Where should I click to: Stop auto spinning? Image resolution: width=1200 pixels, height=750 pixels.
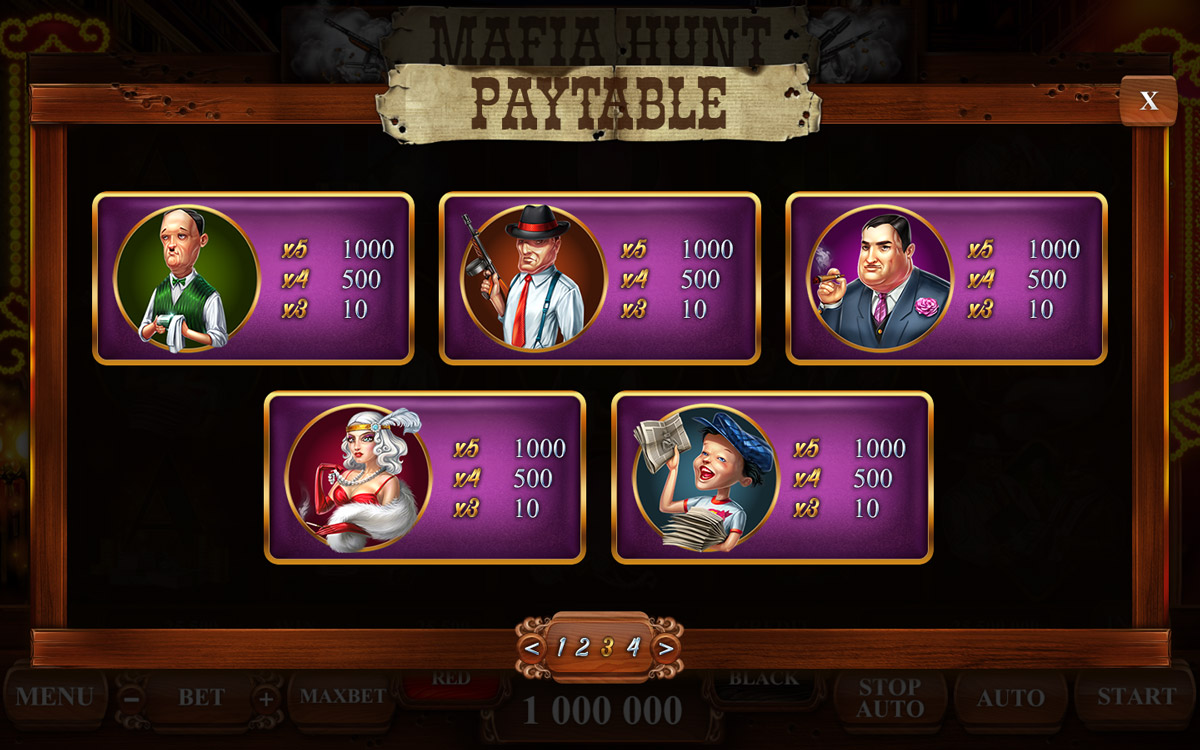[x=889, y=698]
